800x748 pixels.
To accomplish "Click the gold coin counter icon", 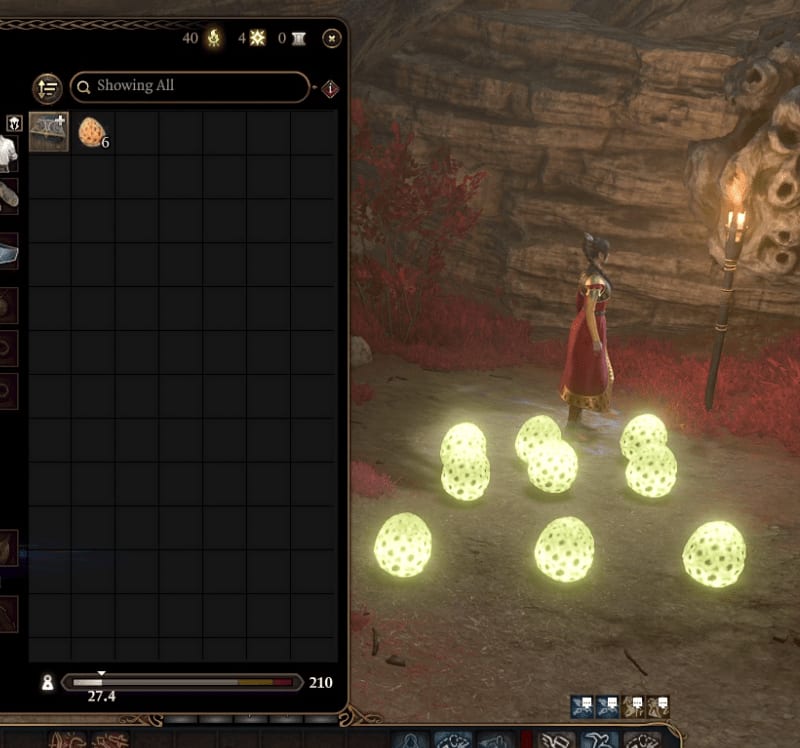I will click(213, 38).
